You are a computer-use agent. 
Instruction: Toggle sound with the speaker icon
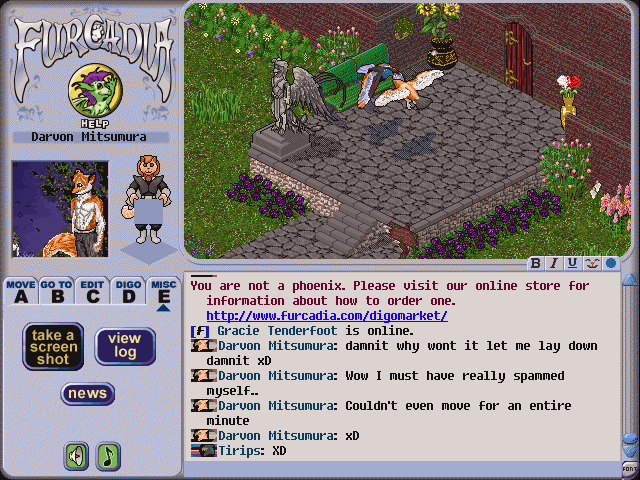(77, 456)
